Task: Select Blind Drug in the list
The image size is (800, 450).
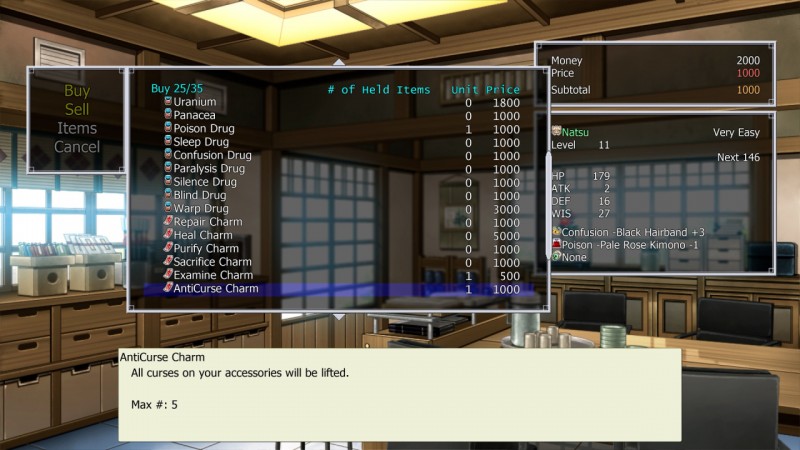Action: (199, 195)
